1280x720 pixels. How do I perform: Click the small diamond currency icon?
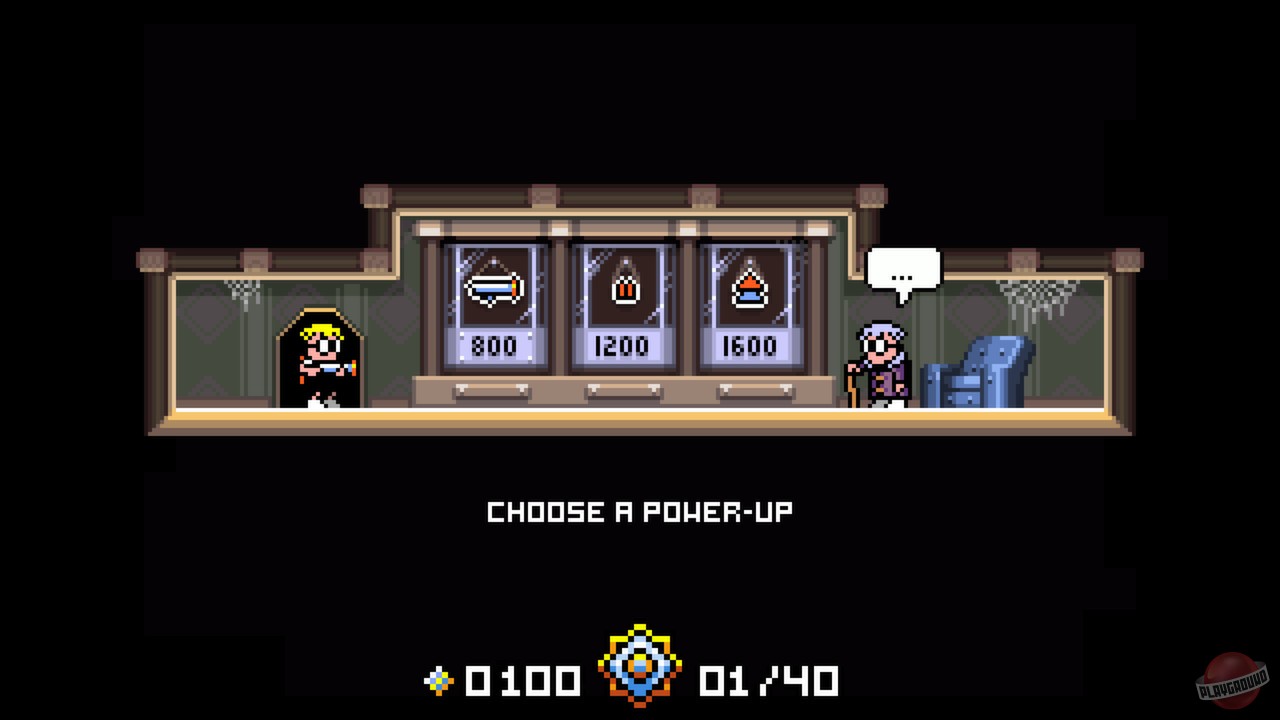click(437, 681)
